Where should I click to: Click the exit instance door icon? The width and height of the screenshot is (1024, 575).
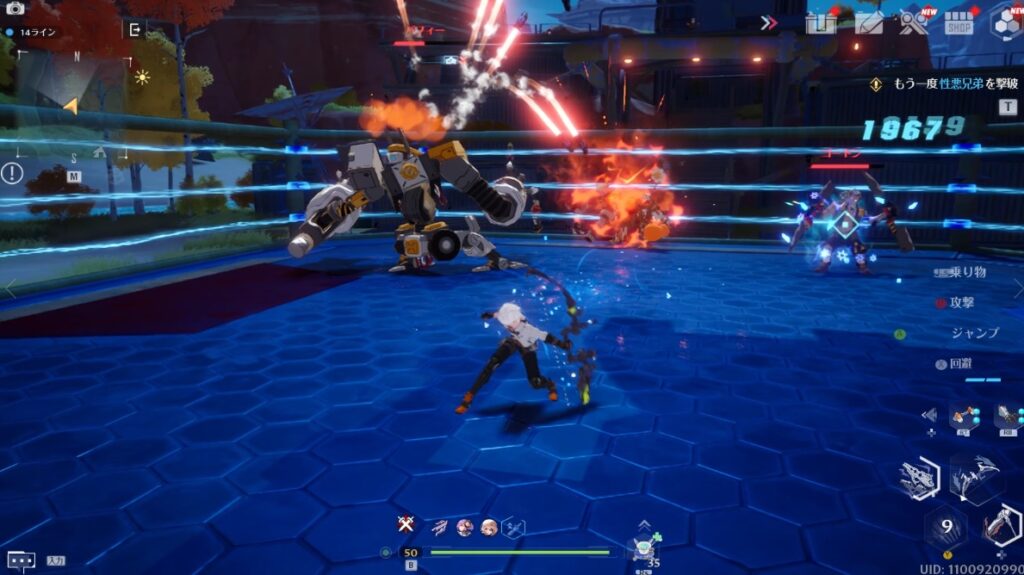135,29
